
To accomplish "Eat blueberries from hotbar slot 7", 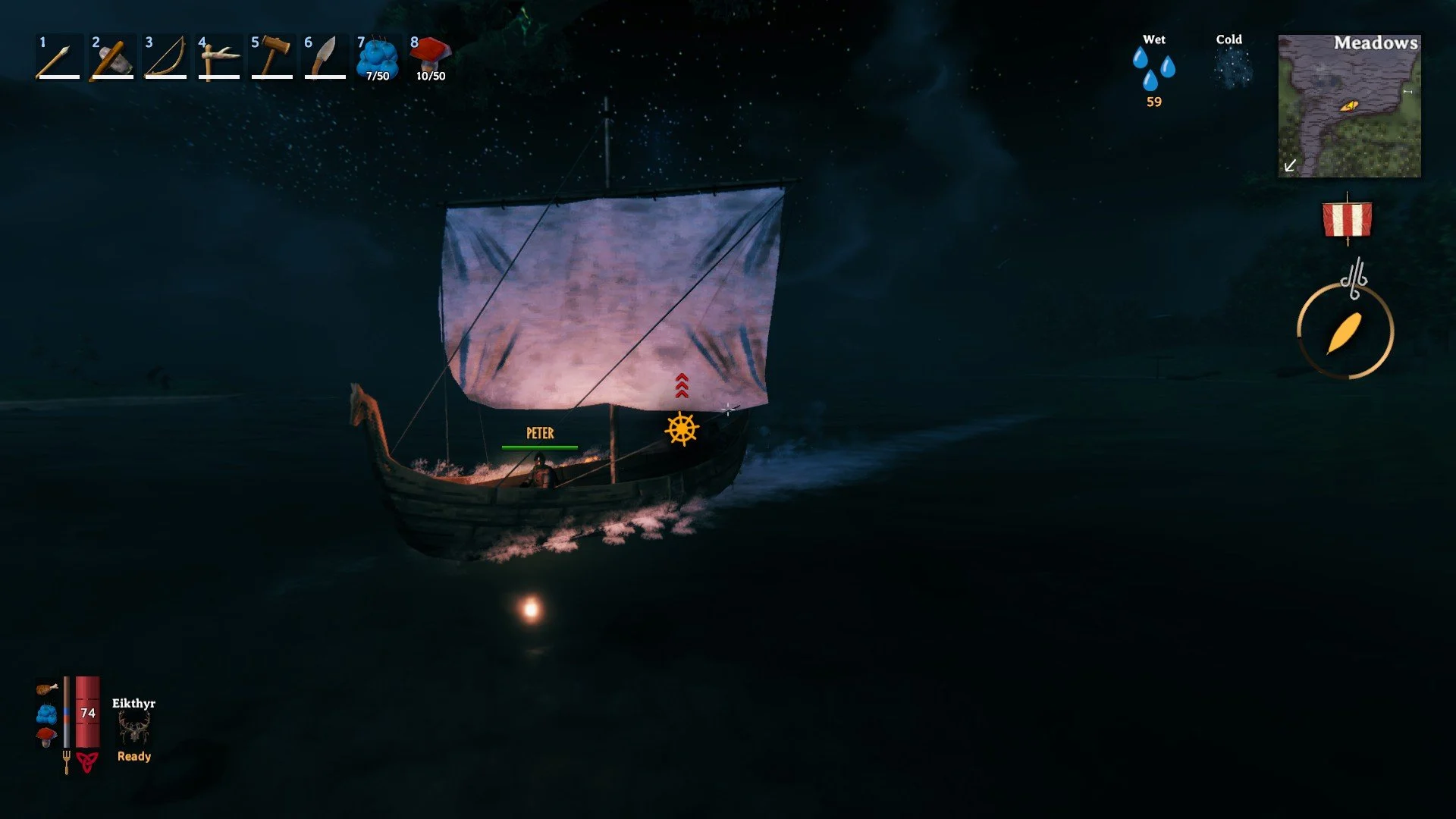I will pos(378,58).
